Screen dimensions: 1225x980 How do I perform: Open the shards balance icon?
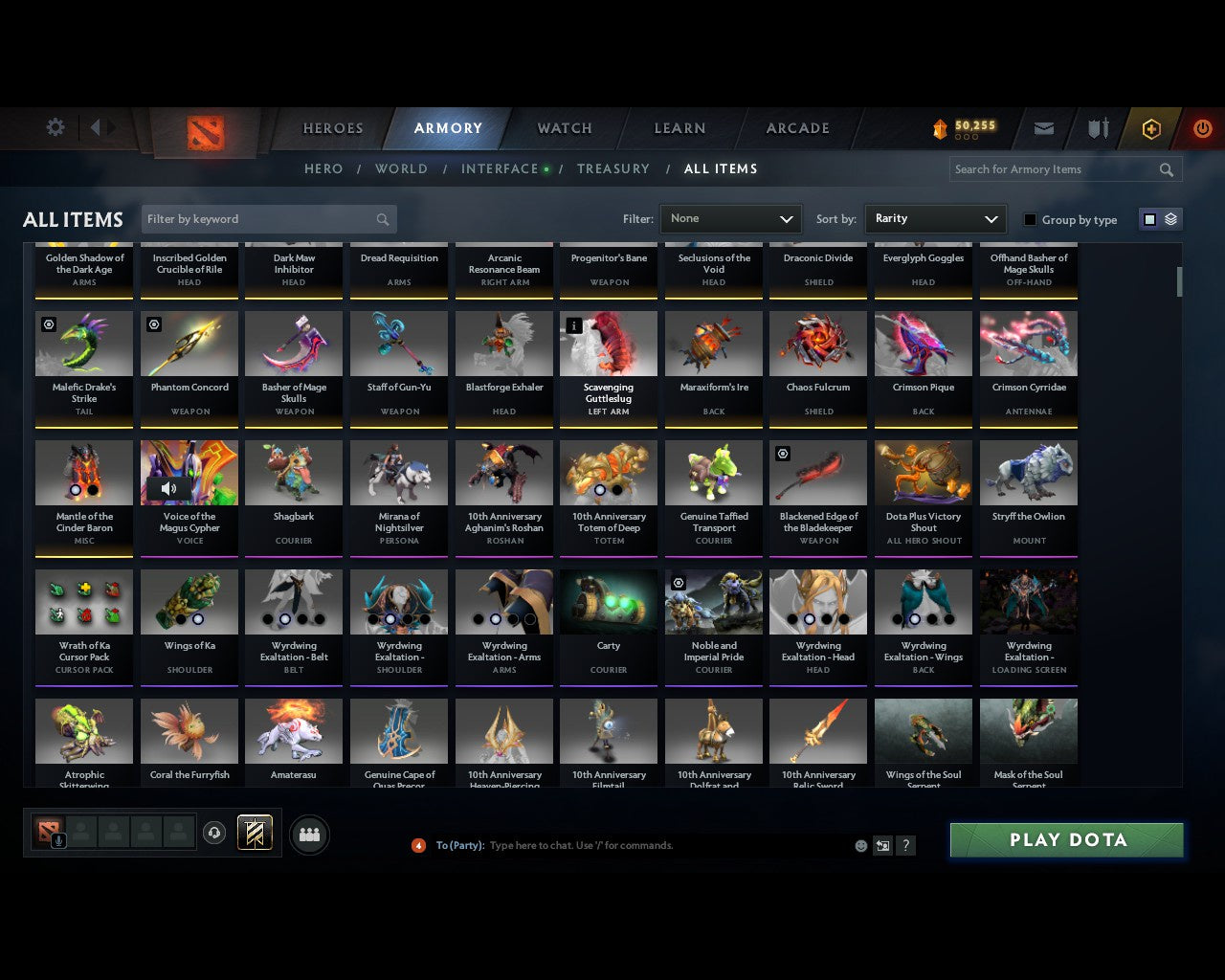click(940, 125)
